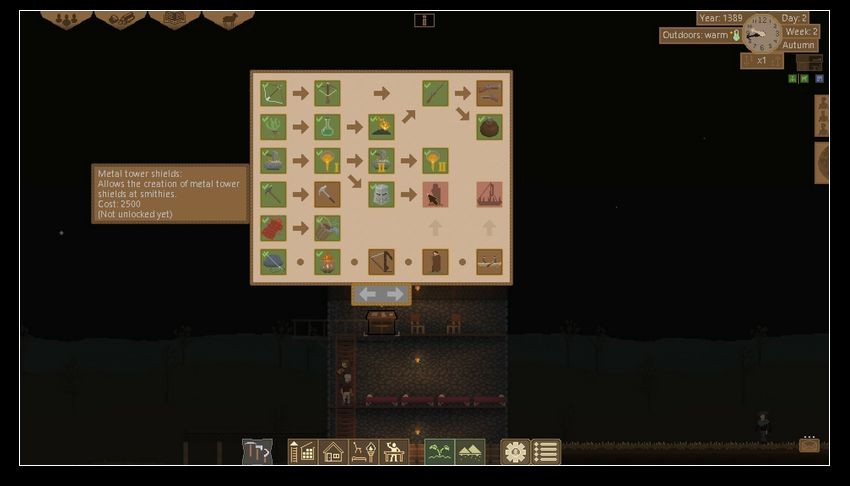The image size is (850, 486).
Task: Pick the green potion flask research
Action: [x=327, y=127]
